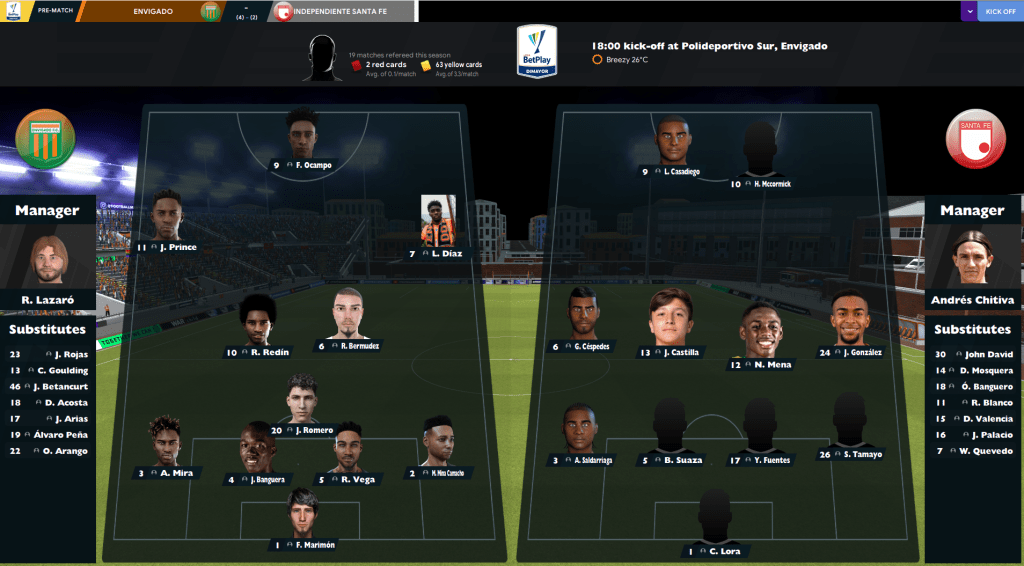Viewport: 1024px width, 566px height.
Task: Open manager Andrés Chitiva's profile portrait
Action: 972,258
